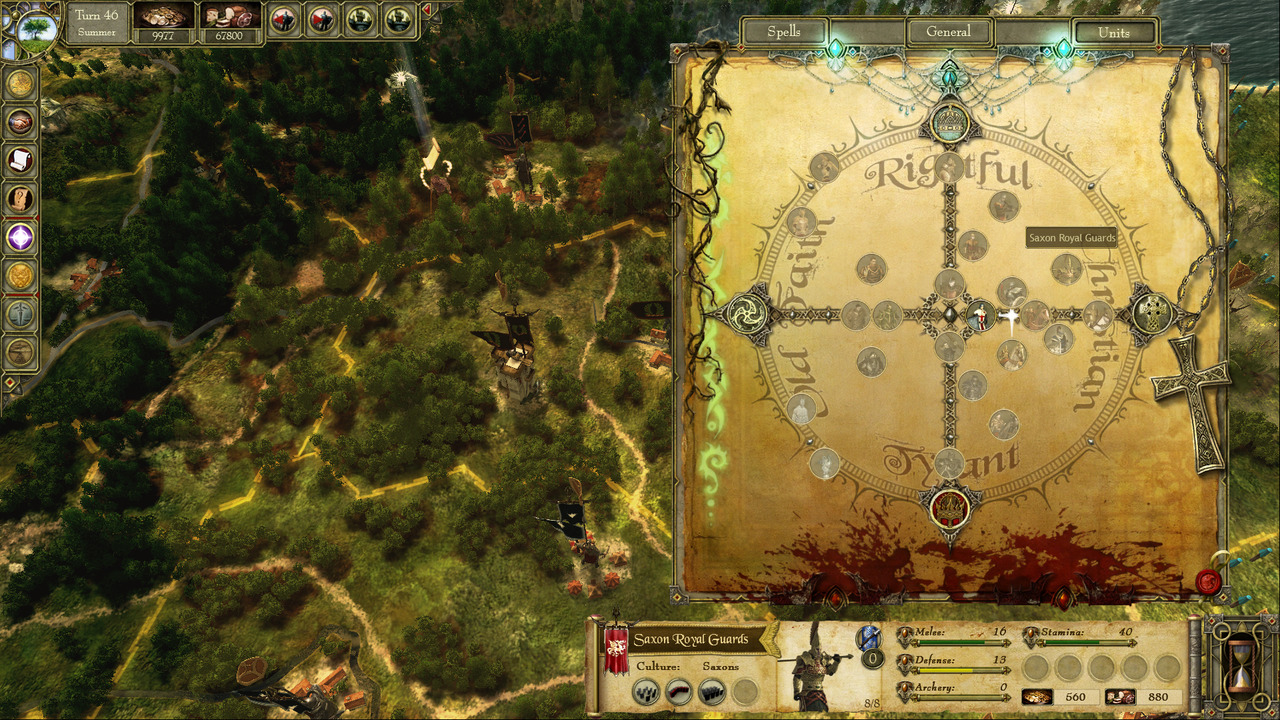Open the question mark parchment button
1280x720 pixels.
coord(20,199)
